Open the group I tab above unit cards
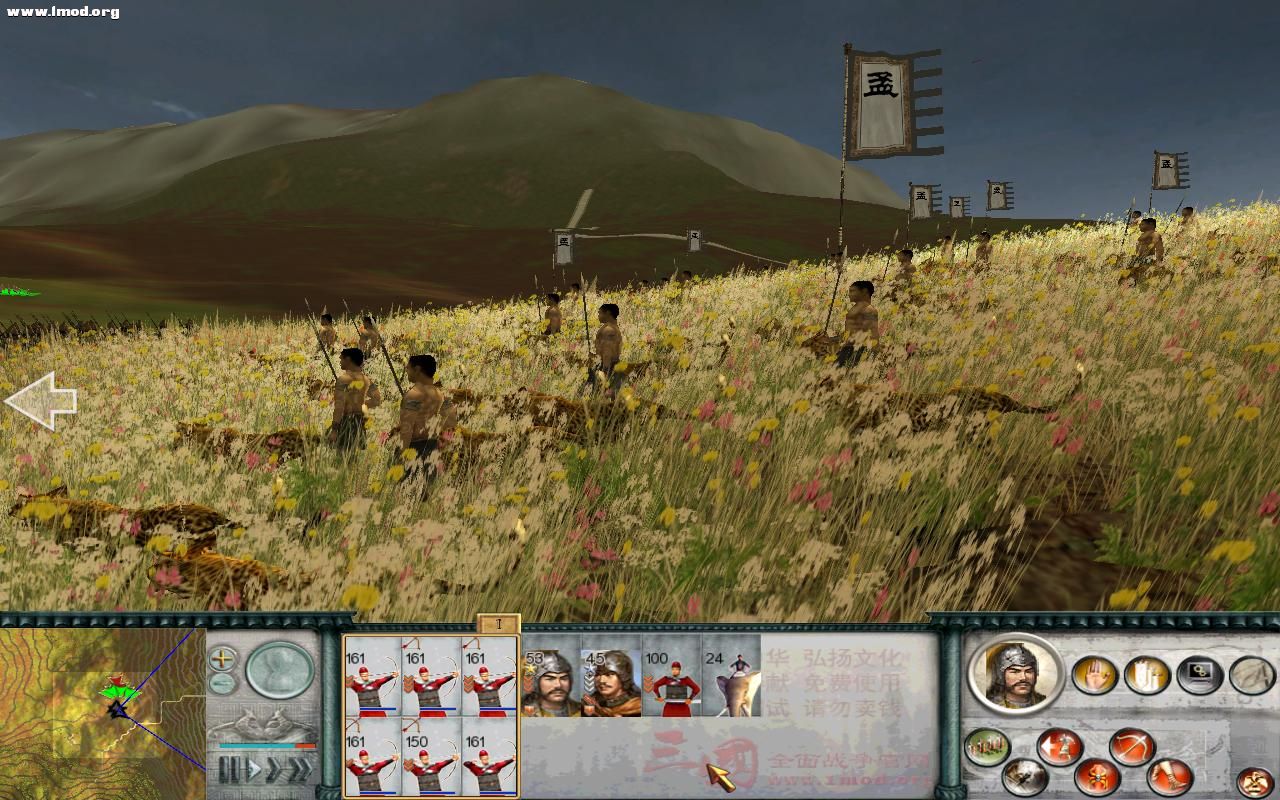Screen dimensions: 1280x800 tap(498, 624)
